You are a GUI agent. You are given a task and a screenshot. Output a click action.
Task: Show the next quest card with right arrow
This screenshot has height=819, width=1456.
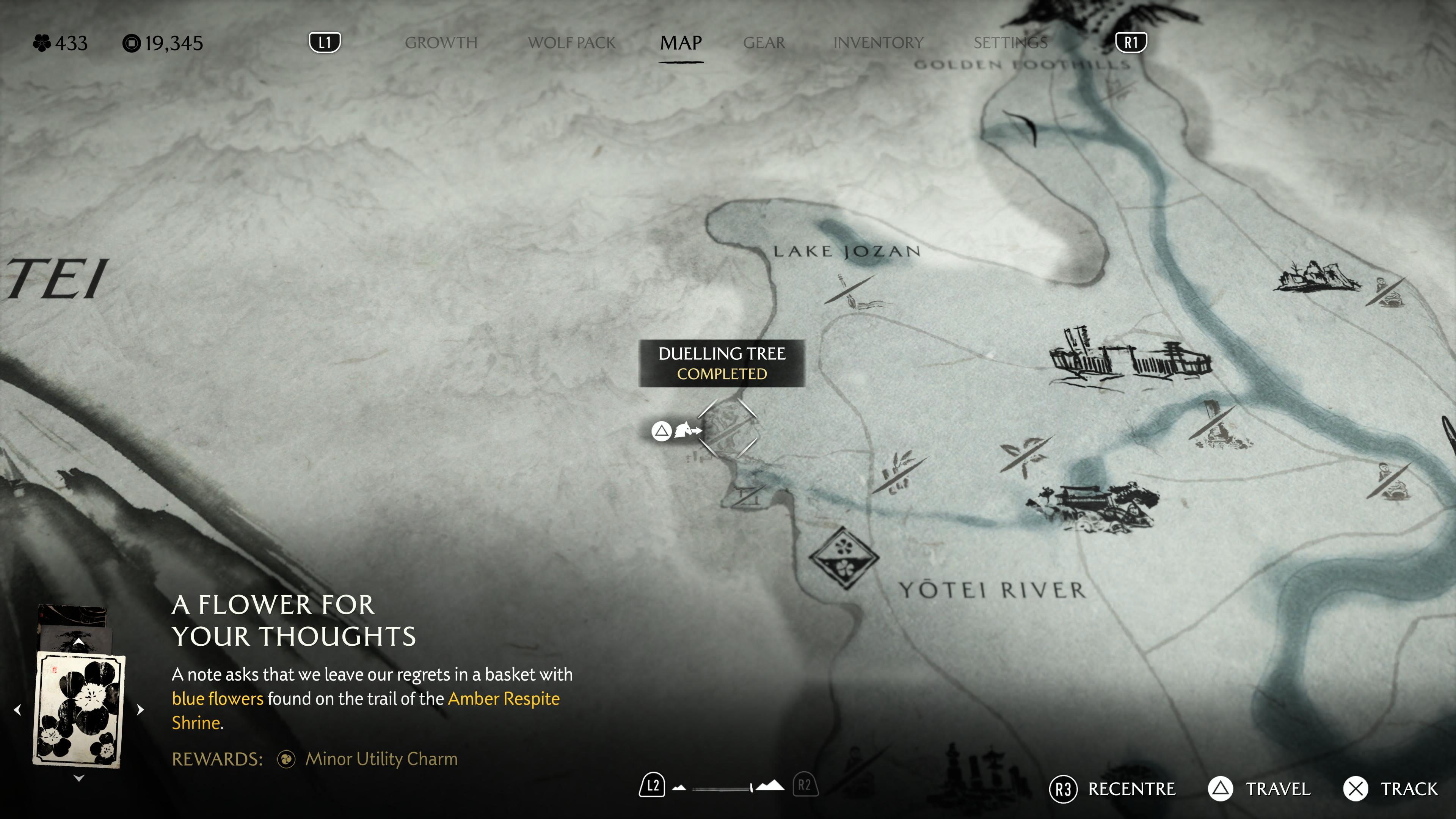(141, 709)
